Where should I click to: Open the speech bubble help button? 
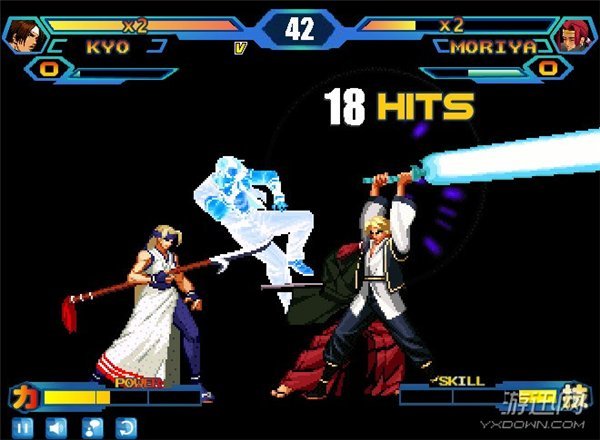tap(91, 427)
